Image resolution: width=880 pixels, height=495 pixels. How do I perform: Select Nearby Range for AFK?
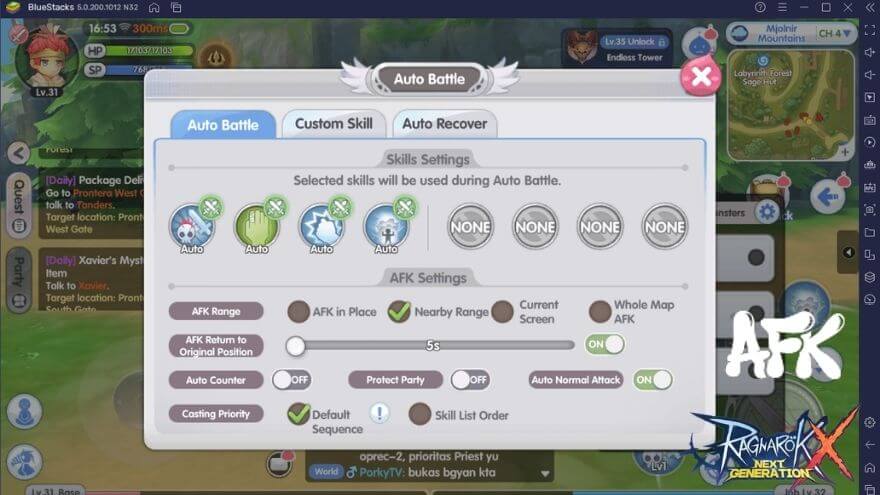(x=400, y=312)
